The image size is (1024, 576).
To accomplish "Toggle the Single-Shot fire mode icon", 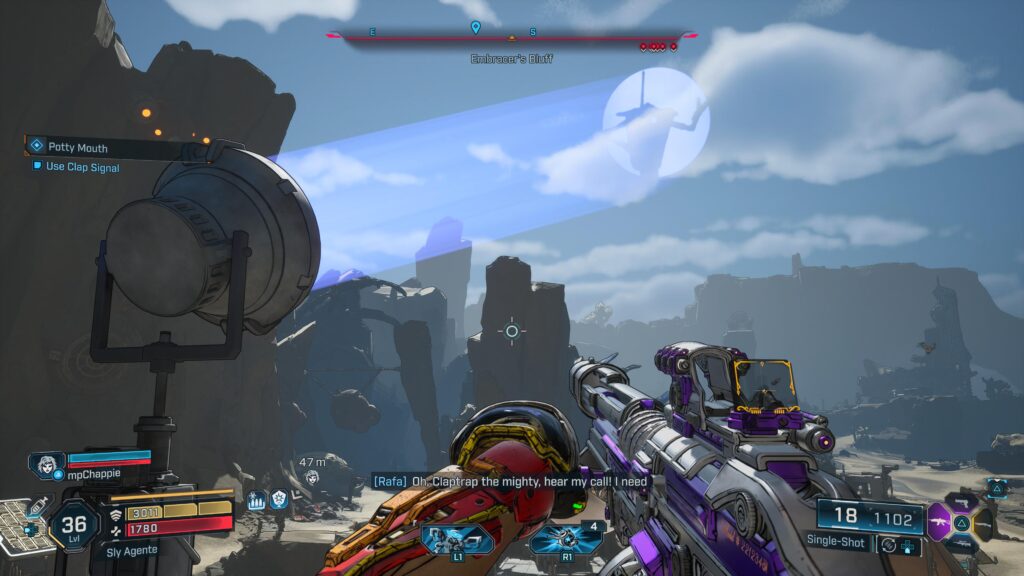I will point(887,544).
